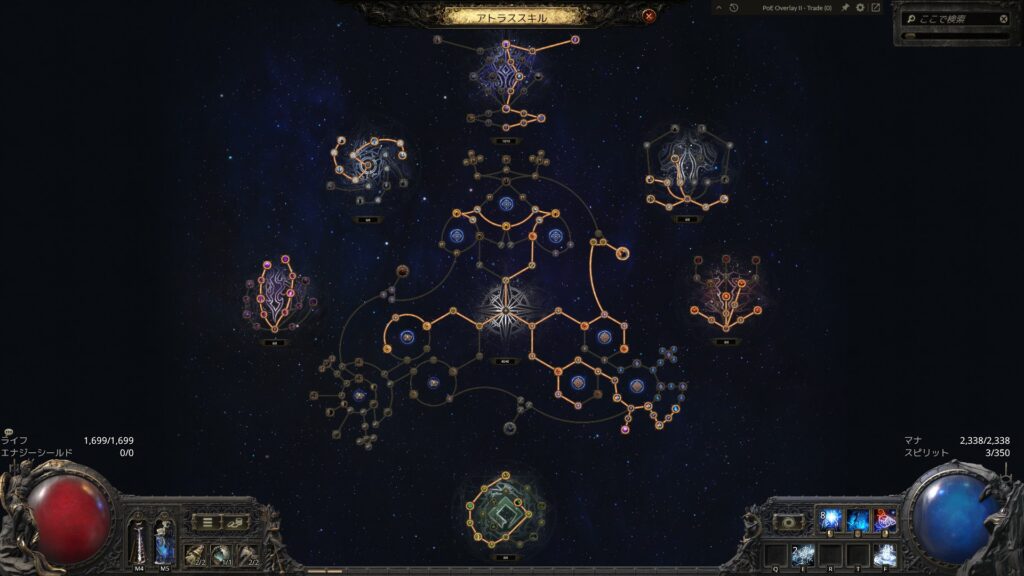The image size is (1024, 576).
Task: Activate the skill icon marked with 8
Action: 830,520
